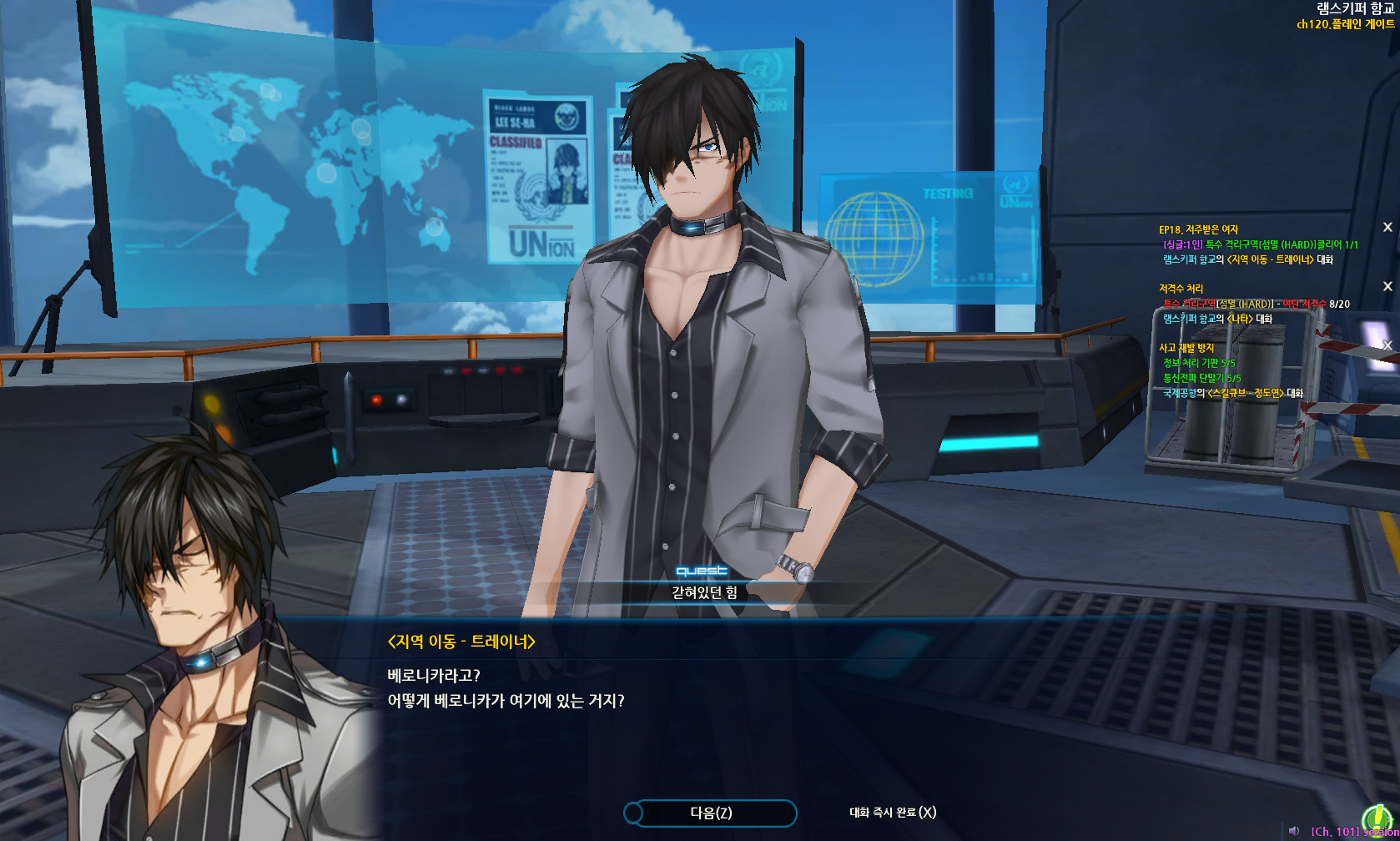Skip conversation via 대화 즉시 완료
The image size is (1400, 841).
point(892,813)
